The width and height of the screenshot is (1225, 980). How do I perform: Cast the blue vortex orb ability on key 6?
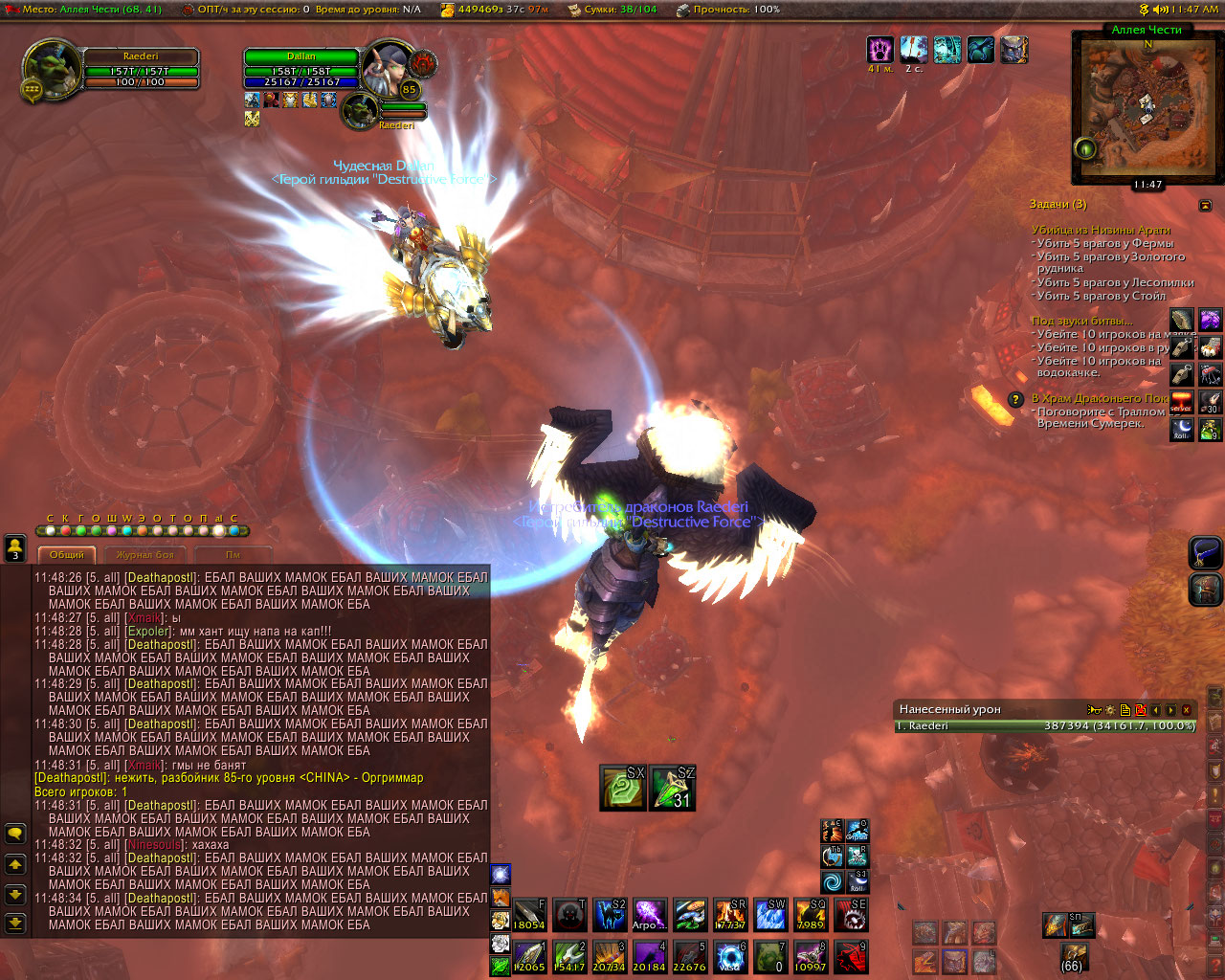pos(730,957)
